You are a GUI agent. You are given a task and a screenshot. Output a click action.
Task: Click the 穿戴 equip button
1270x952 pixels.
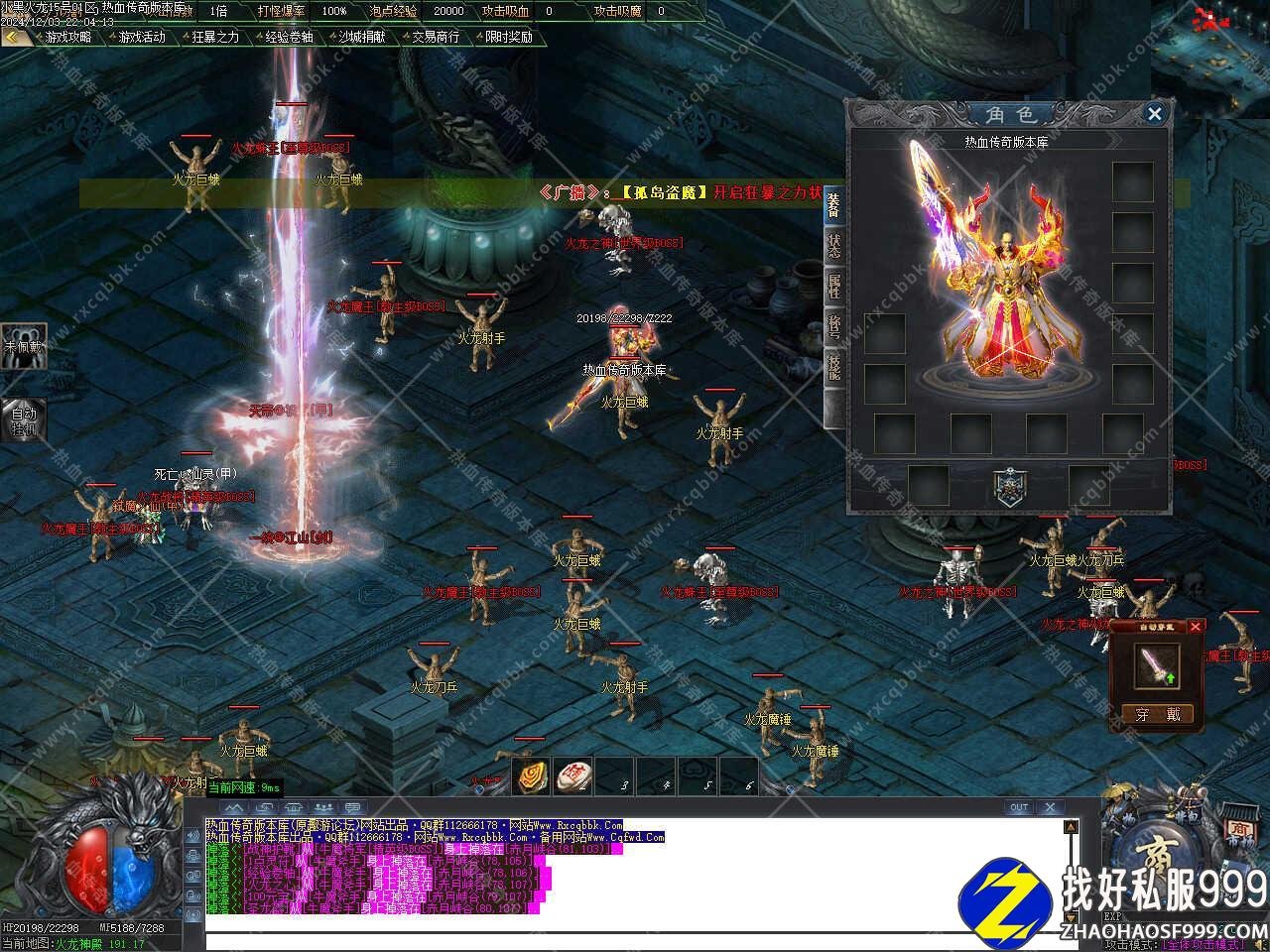[1158, 714]
